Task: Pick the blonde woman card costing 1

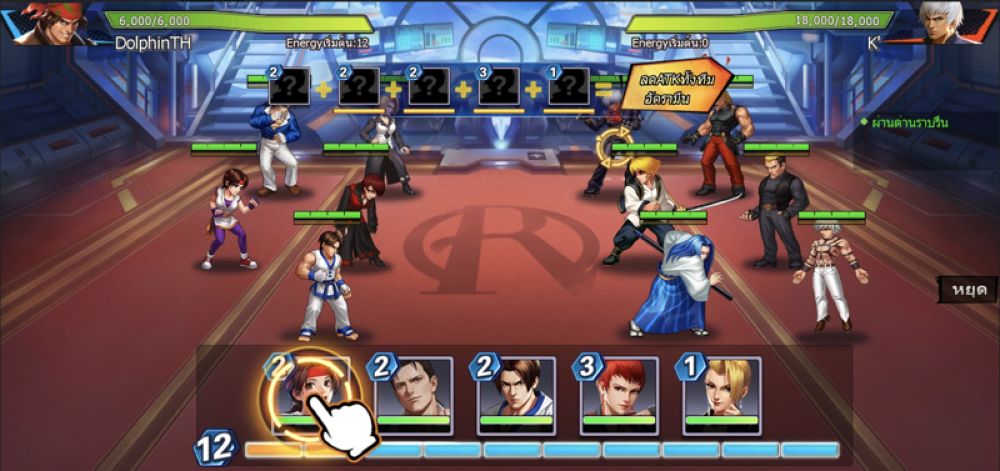Action: [x=722, y=393]
